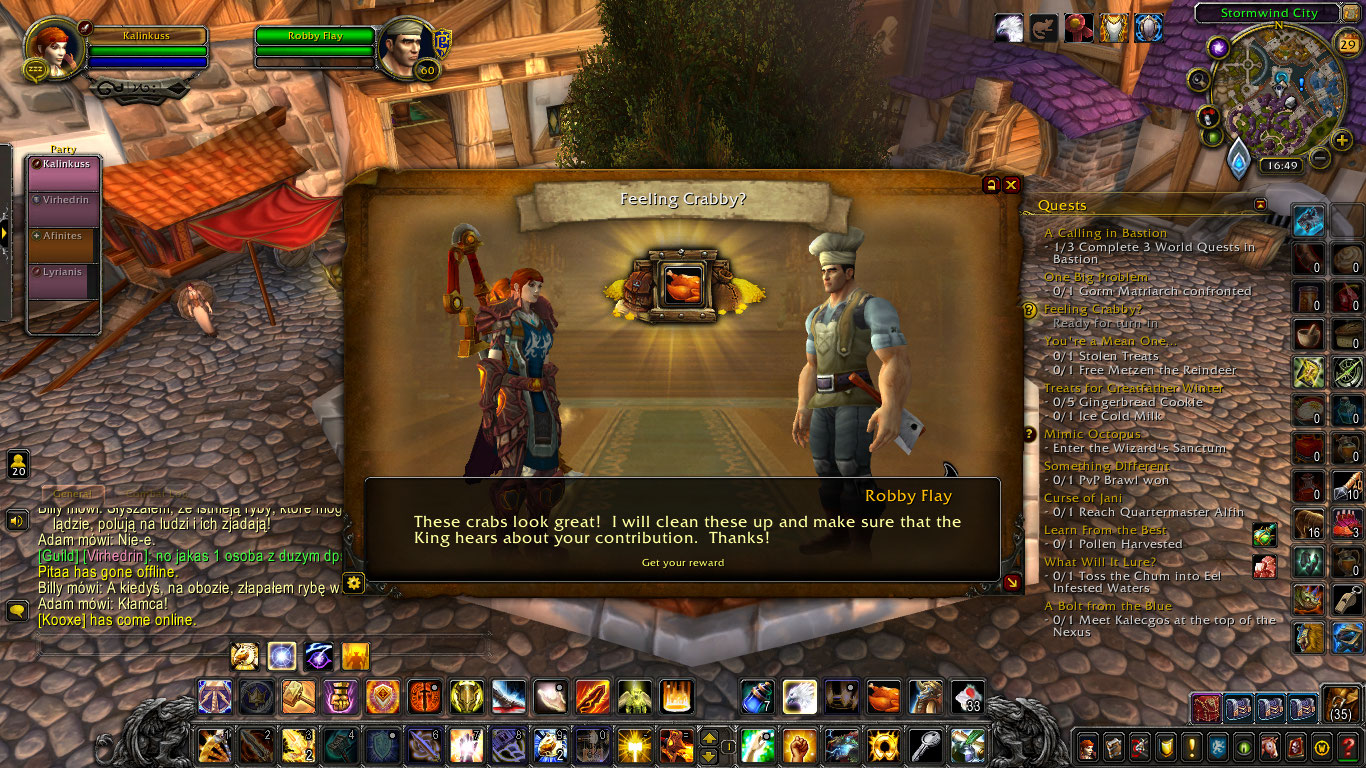Click the Get your reward button
1366x768 pixels.
coord(683,562)
